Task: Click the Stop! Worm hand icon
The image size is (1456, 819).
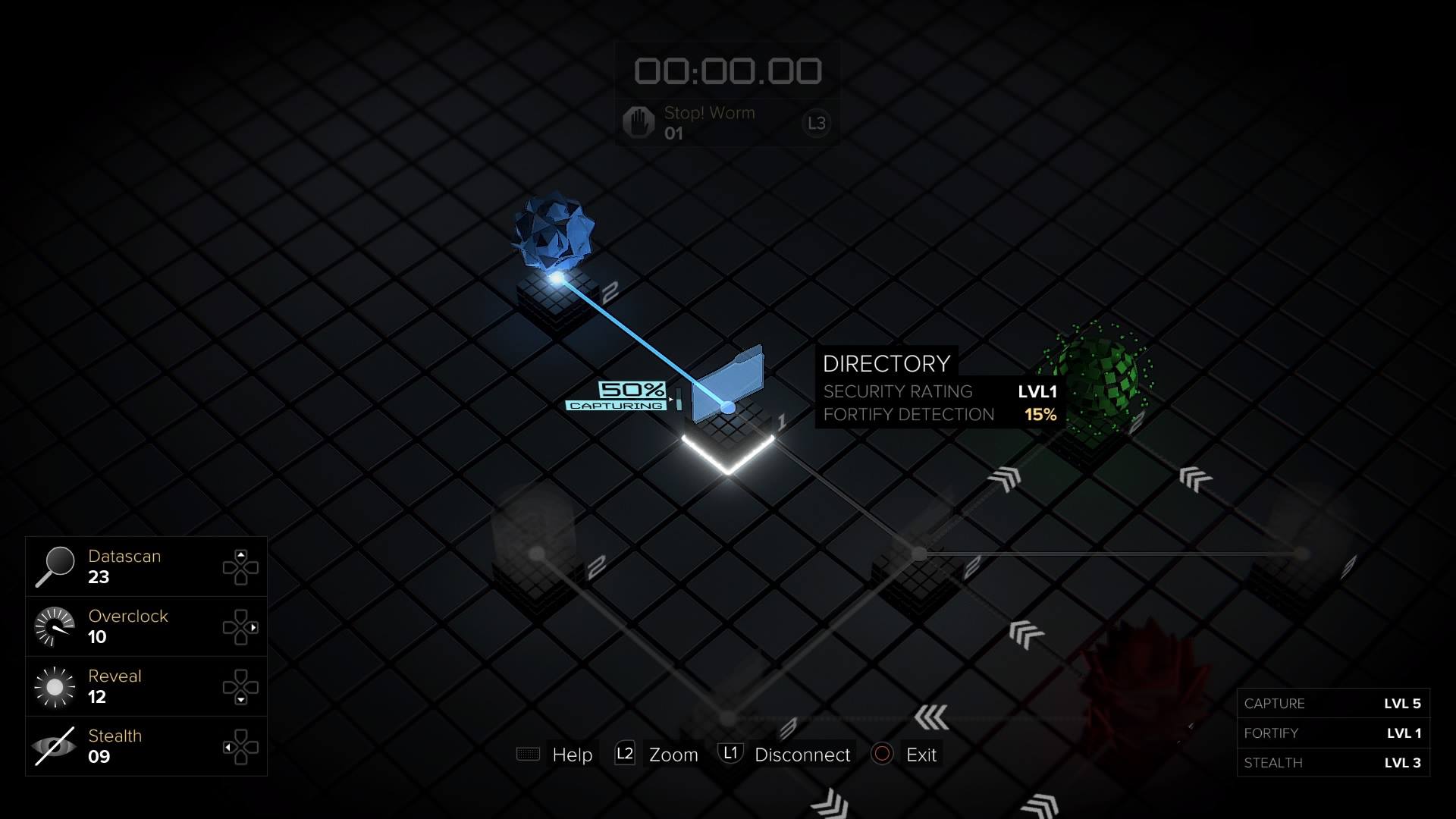Action: 638,122
